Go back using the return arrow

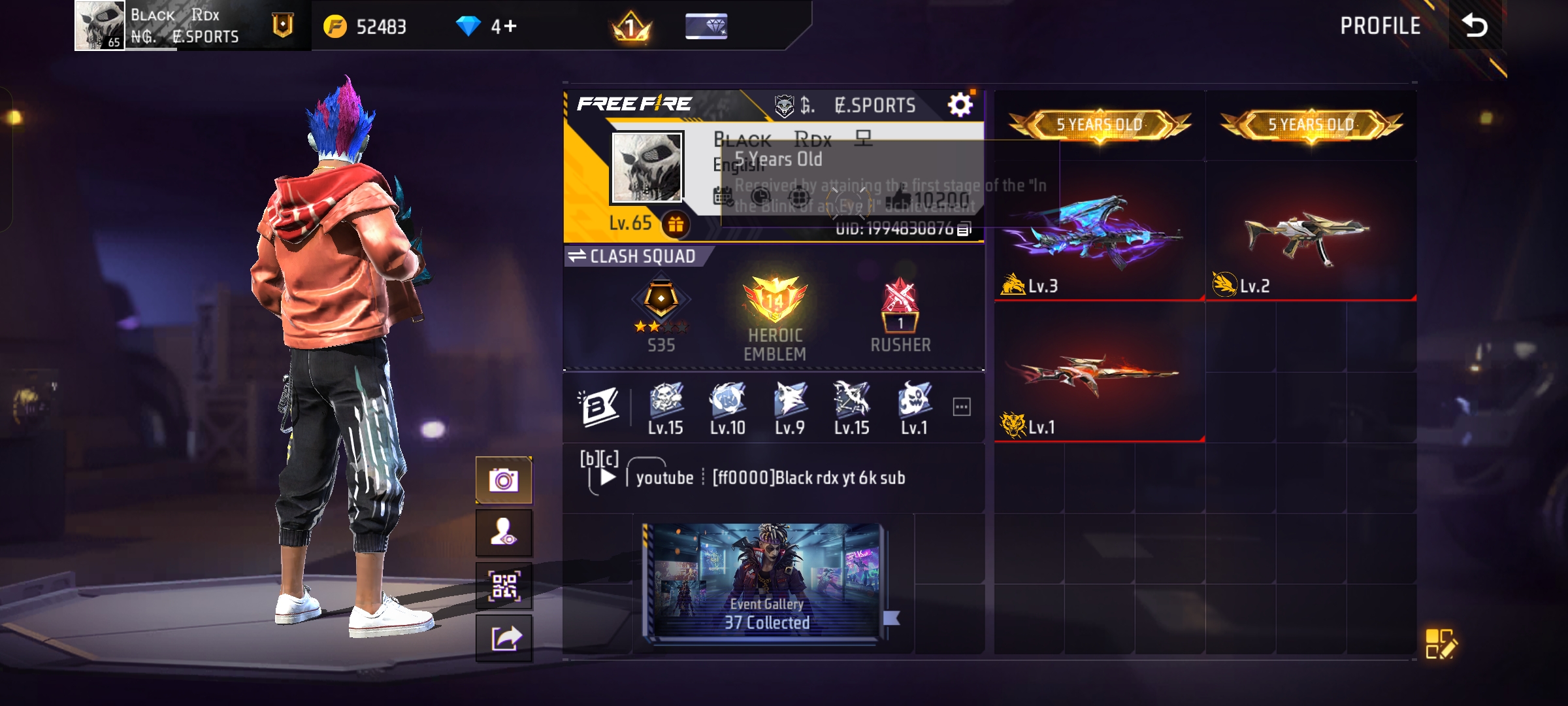pyautogui.click(x=1475, y=25)
